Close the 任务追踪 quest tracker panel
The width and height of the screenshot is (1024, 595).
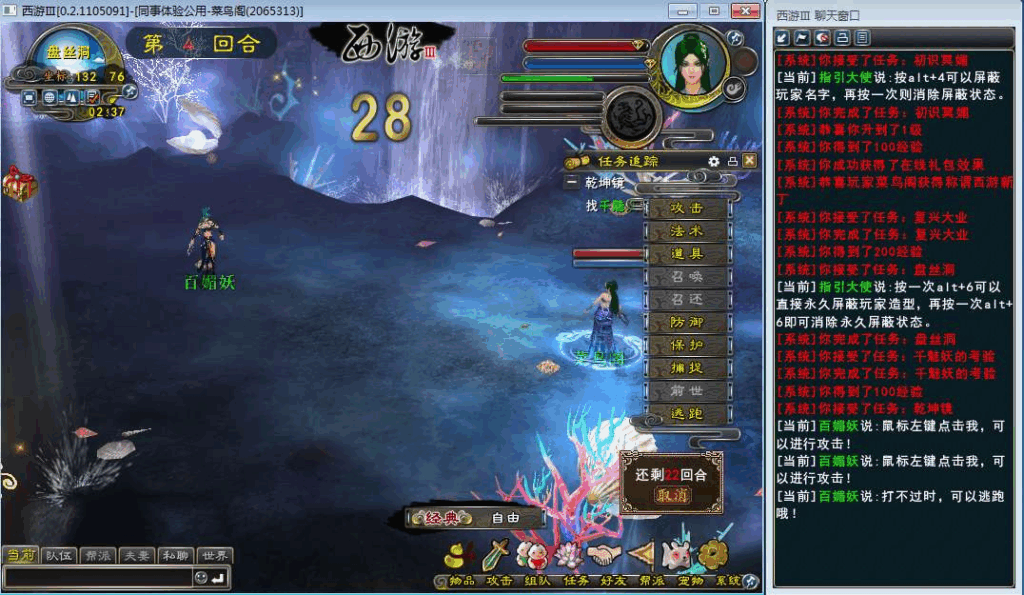point(750,161)
